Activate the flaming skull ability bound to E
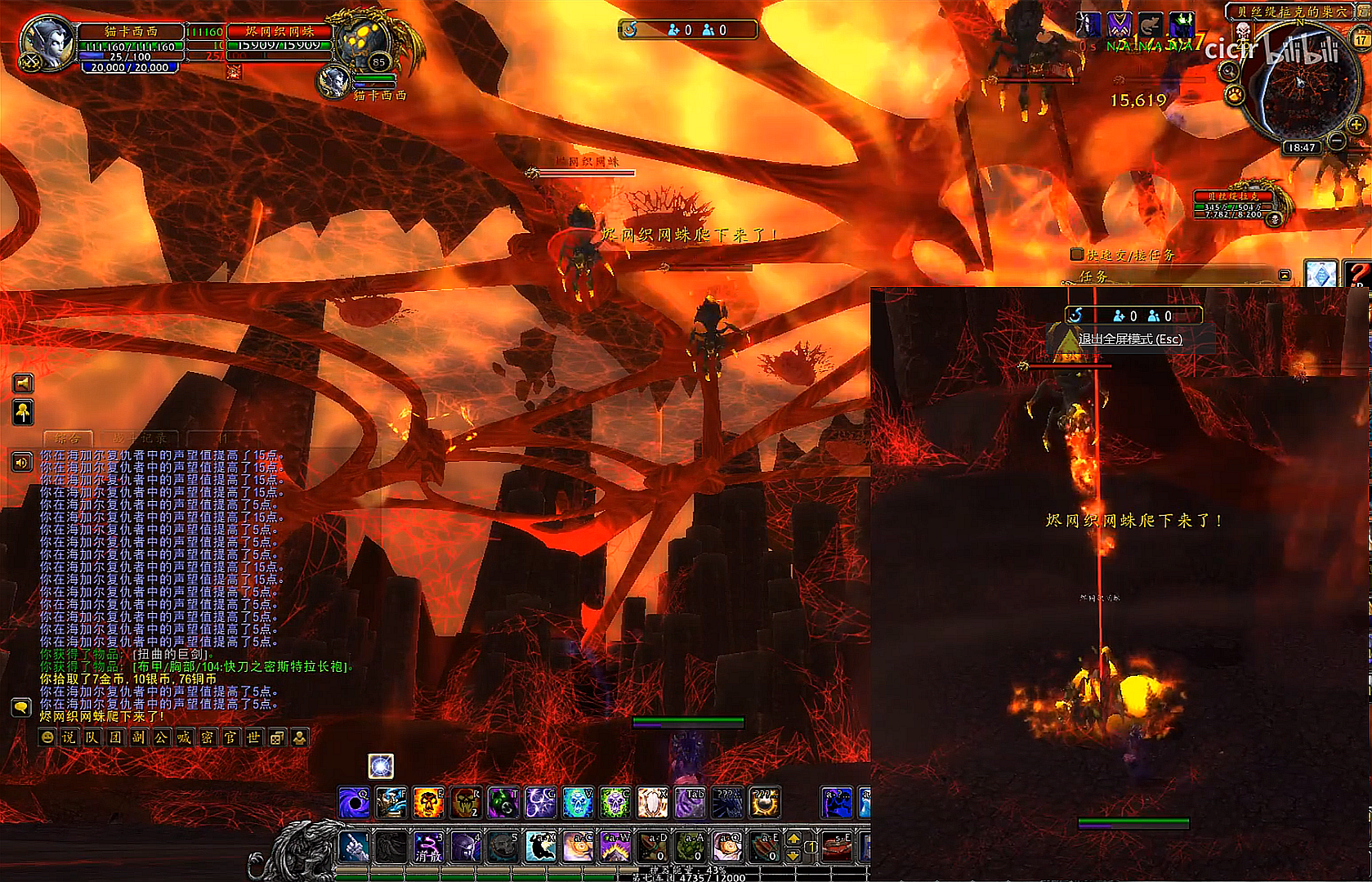The width and height of the screenshot is (1372, 882). (x=428, y=803)
